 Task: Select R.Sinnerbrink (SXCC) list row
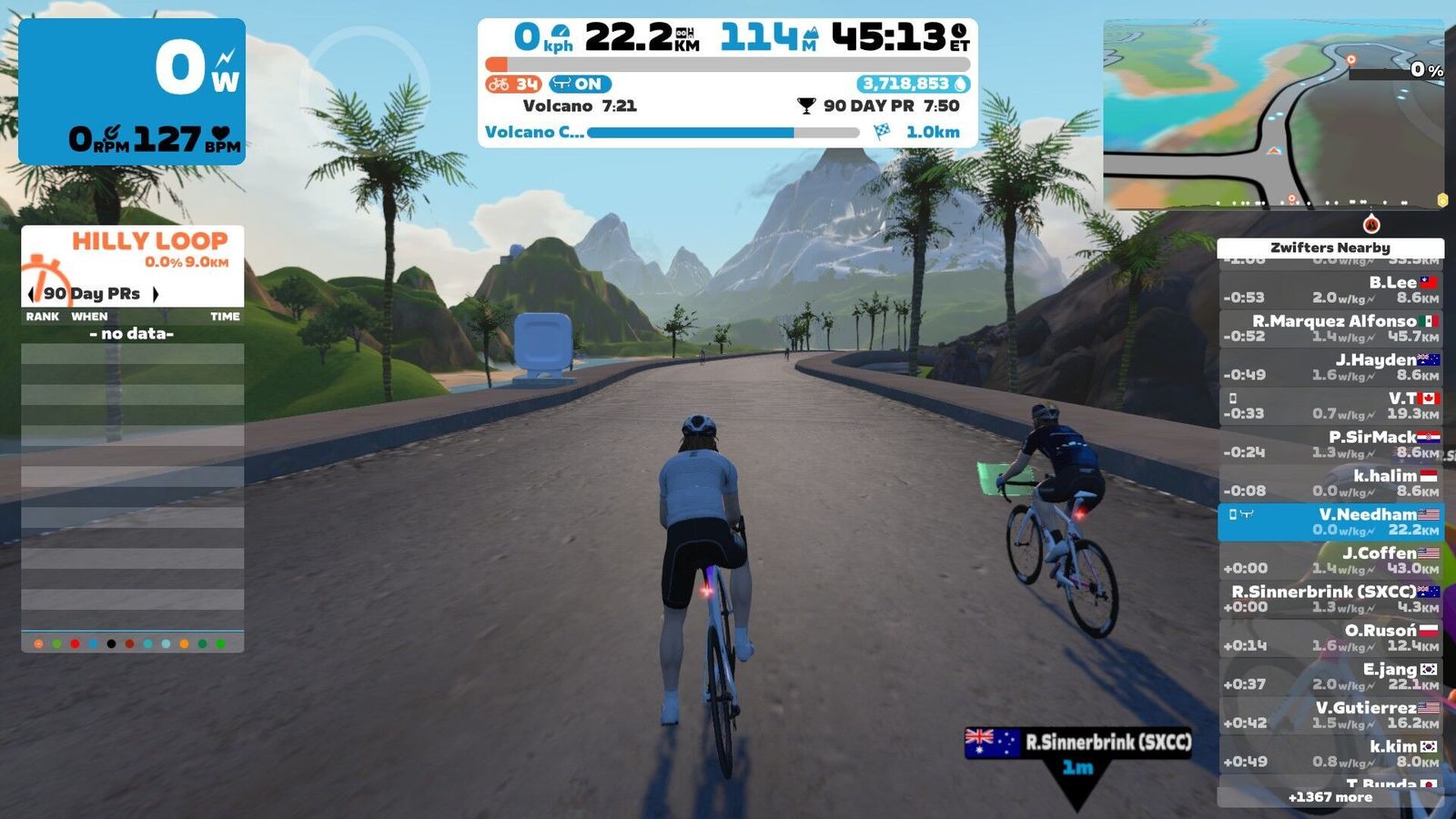1330,599
